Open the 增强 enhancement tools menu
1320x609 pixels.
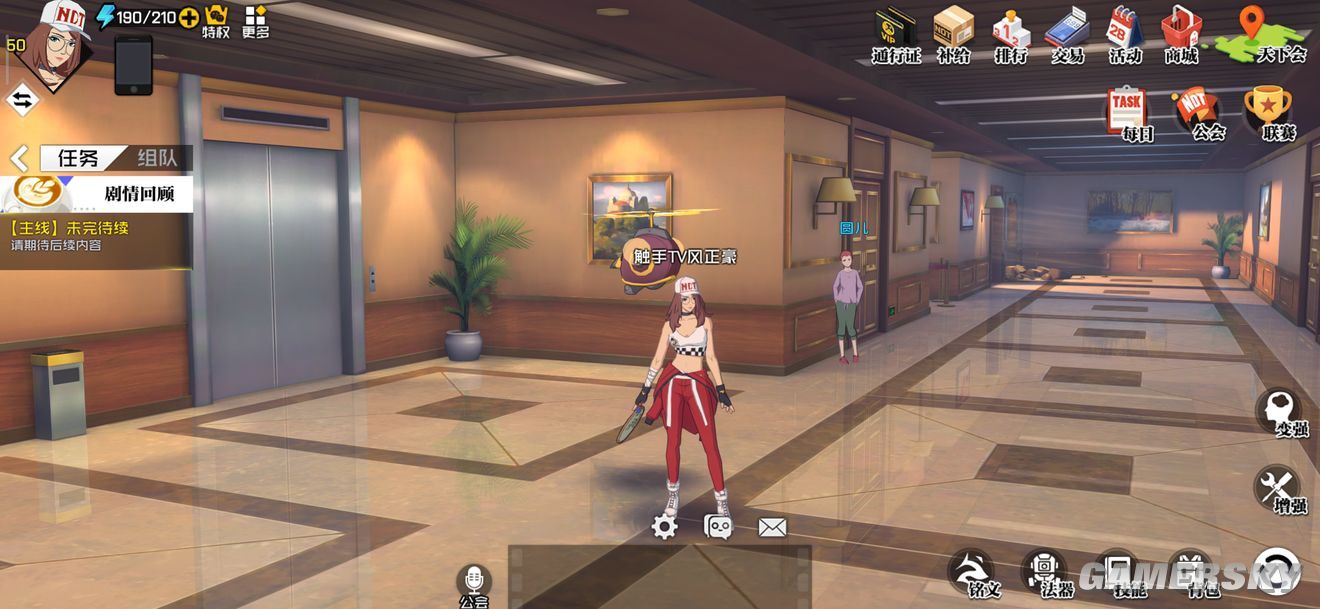(1277, 488)
